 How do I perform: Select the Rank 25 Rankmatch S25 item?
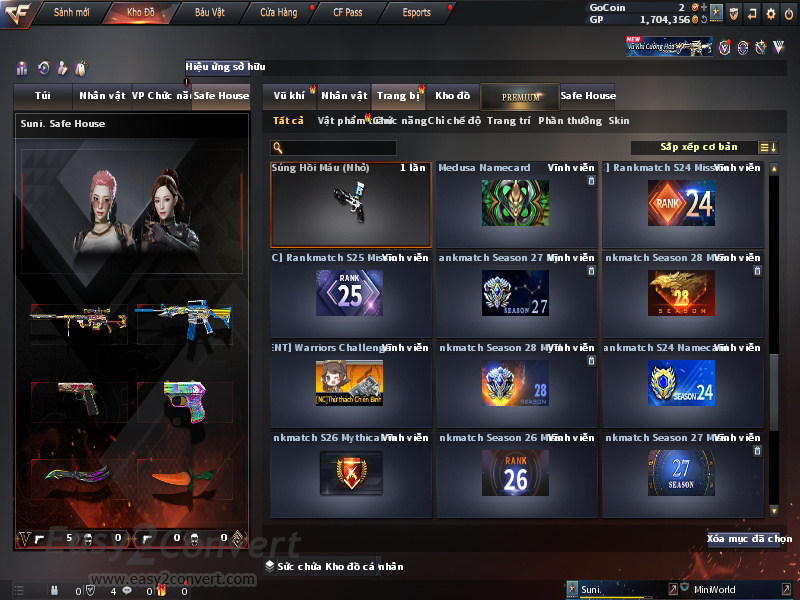349,294
